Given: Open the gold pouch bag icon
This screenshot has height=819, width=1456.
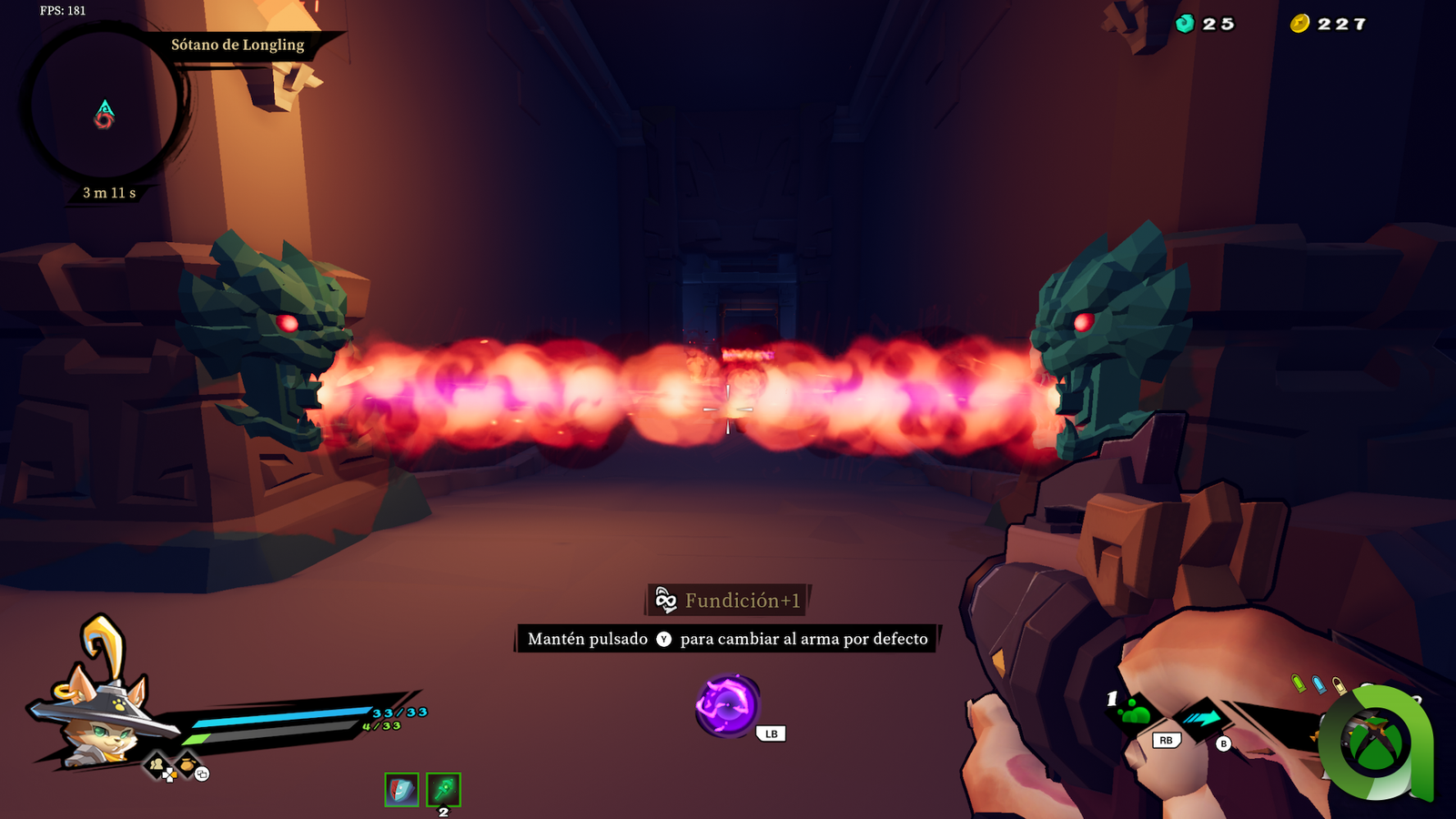Looking at the screenshot, I should tap(187, 763).
